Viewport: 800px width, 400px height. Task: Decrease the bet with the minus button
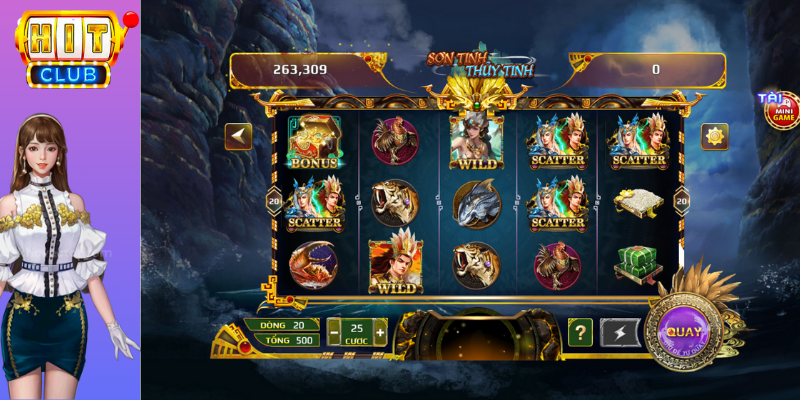click(x=333, y=332)
